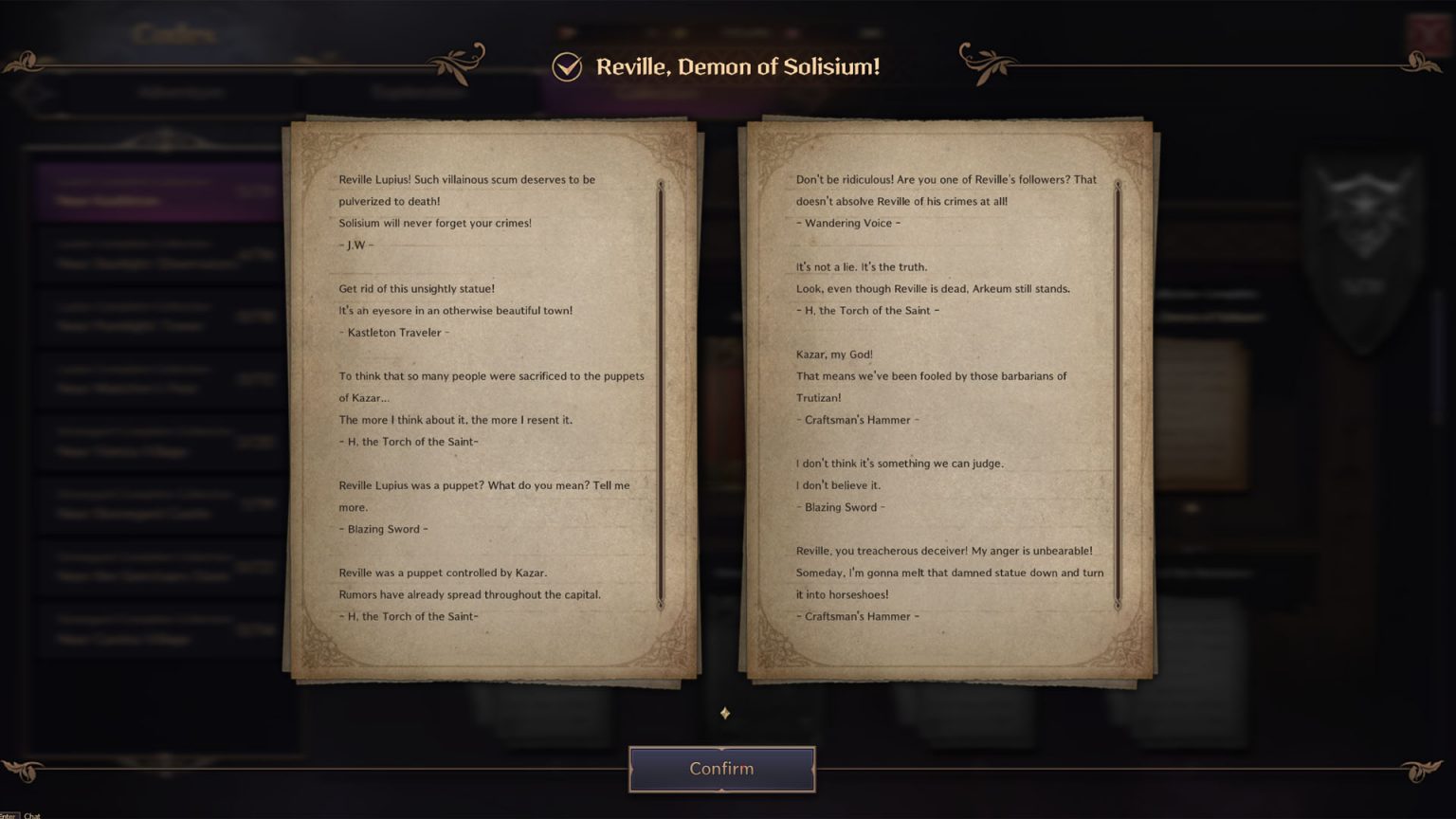Click the sparkle ornament below the parchment pages
Image resolution: width=1456 pixels, height=819 pixels.
coord(724,713)
